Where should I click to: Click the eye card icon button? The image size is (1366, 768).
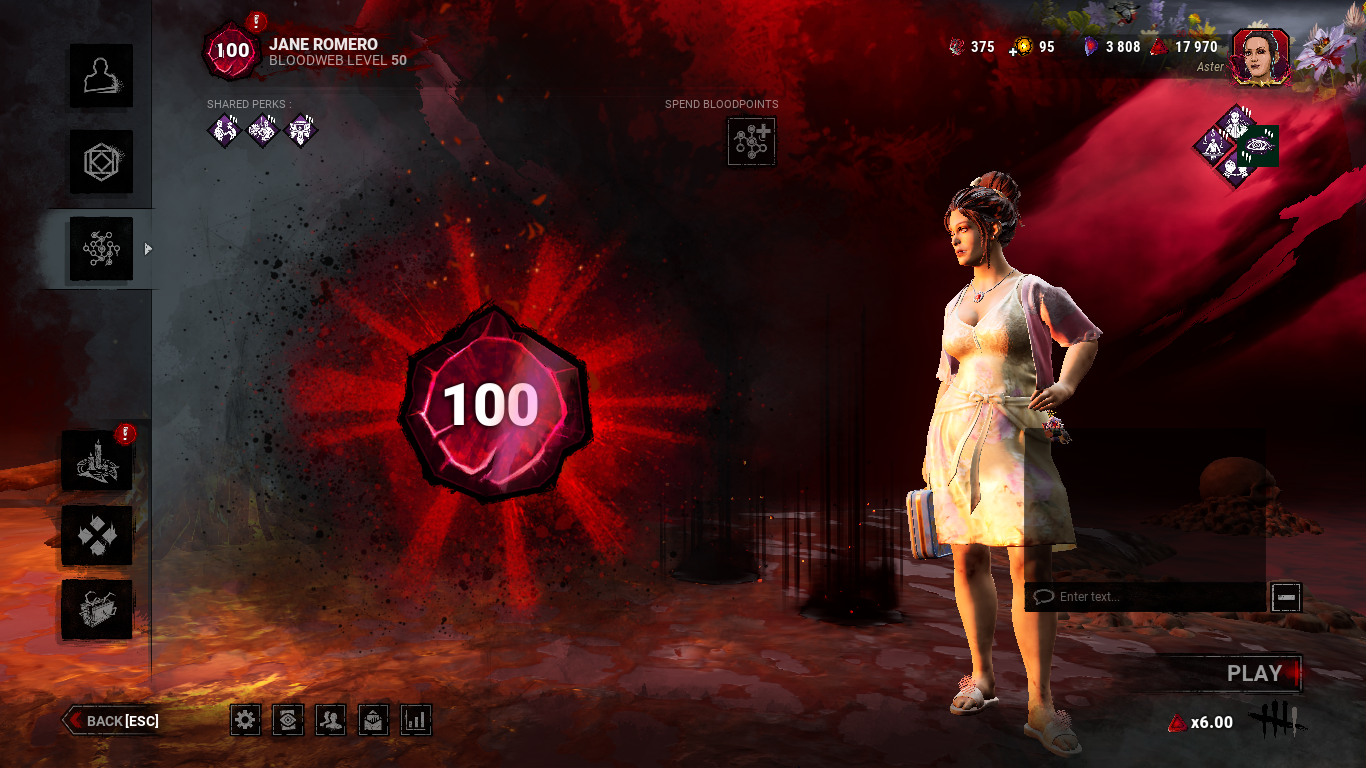coord(288,719)
